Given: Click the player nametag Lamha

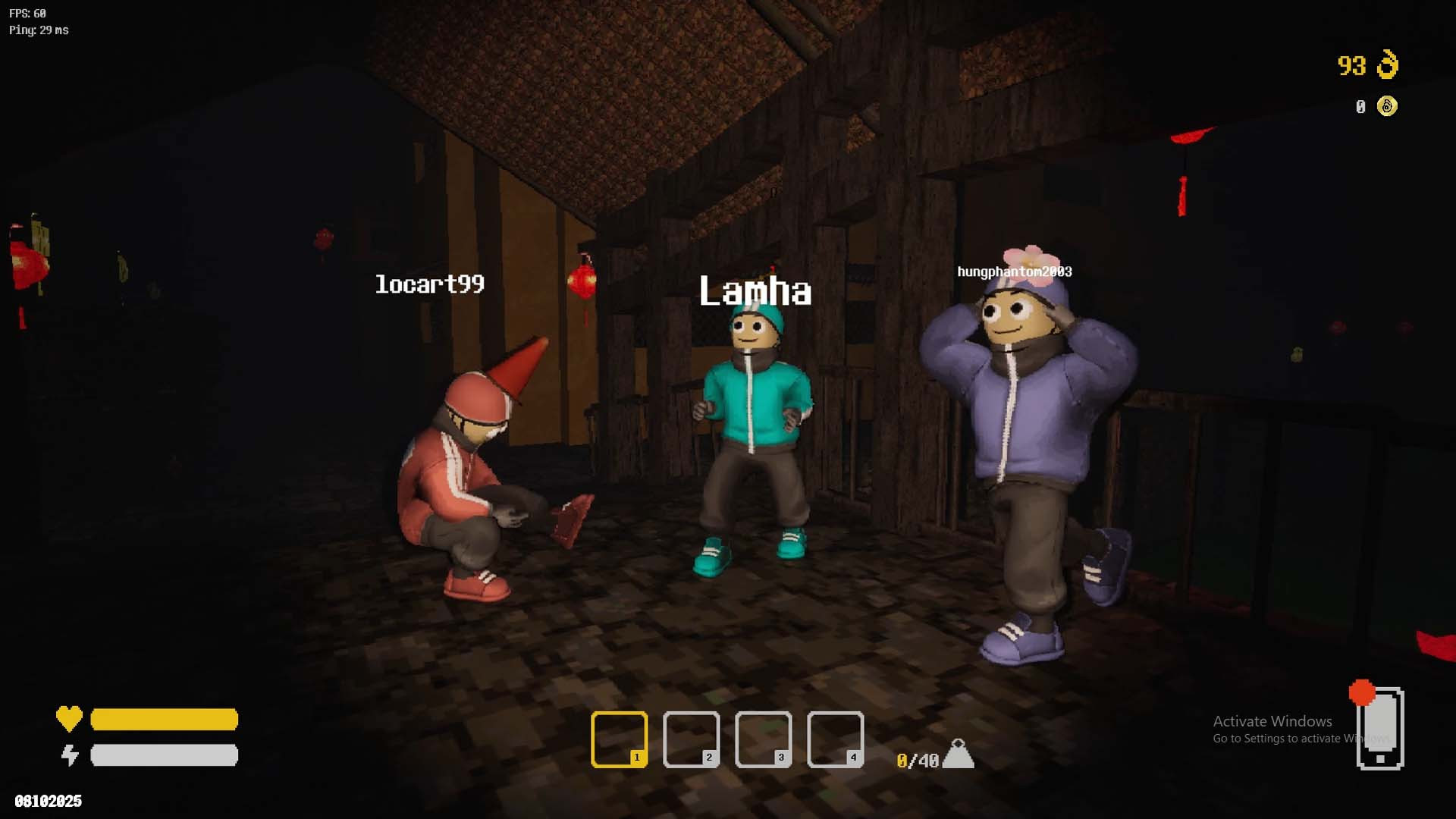Looking at the screenshot, I should (x=755, y=291).
